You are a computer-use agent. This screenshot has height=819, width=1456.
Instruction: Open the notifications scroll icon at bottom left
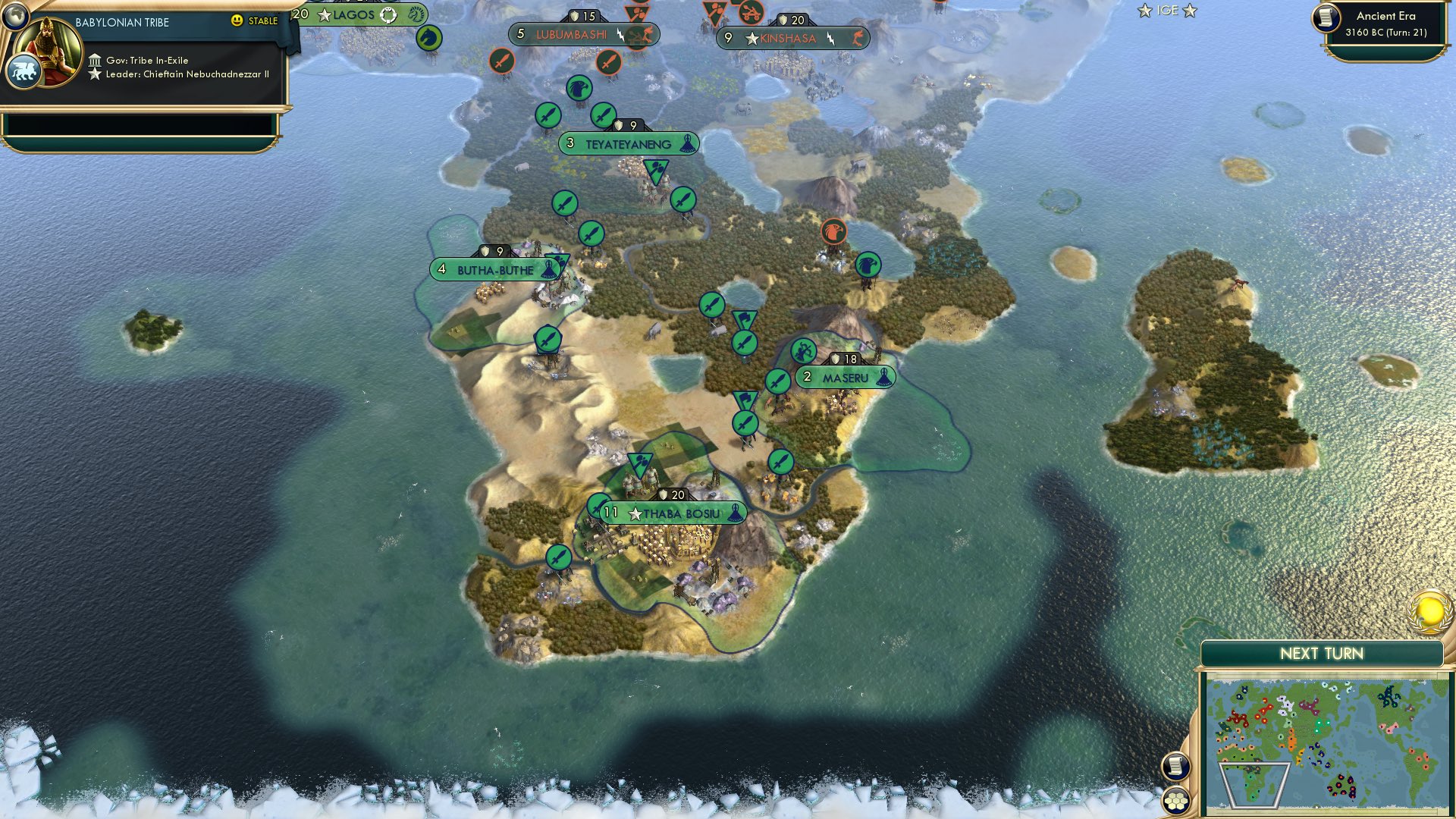[1178, 767]
